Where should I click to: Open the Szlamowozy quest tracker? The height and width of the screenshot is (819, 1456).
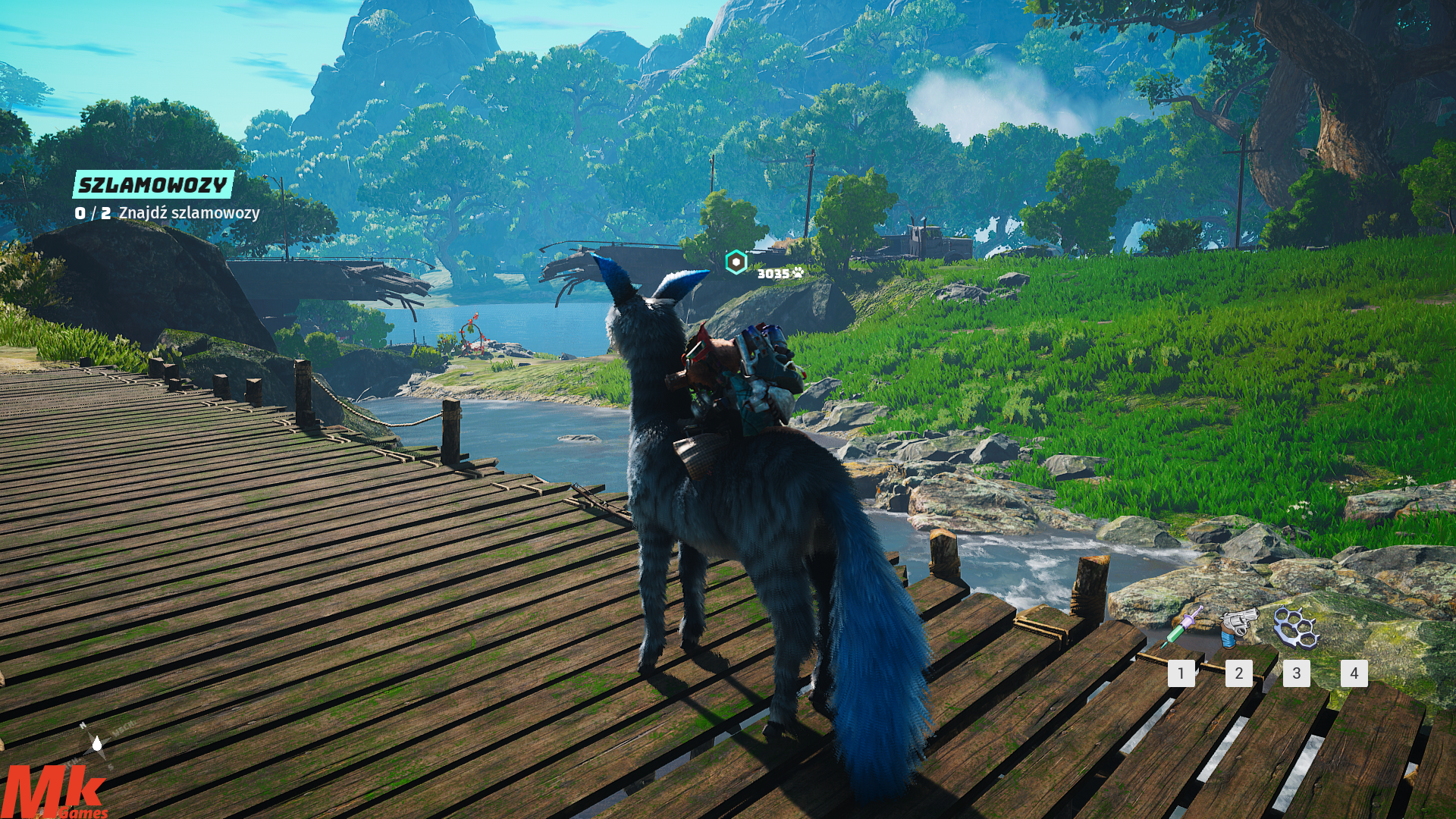tap(153, 185)
